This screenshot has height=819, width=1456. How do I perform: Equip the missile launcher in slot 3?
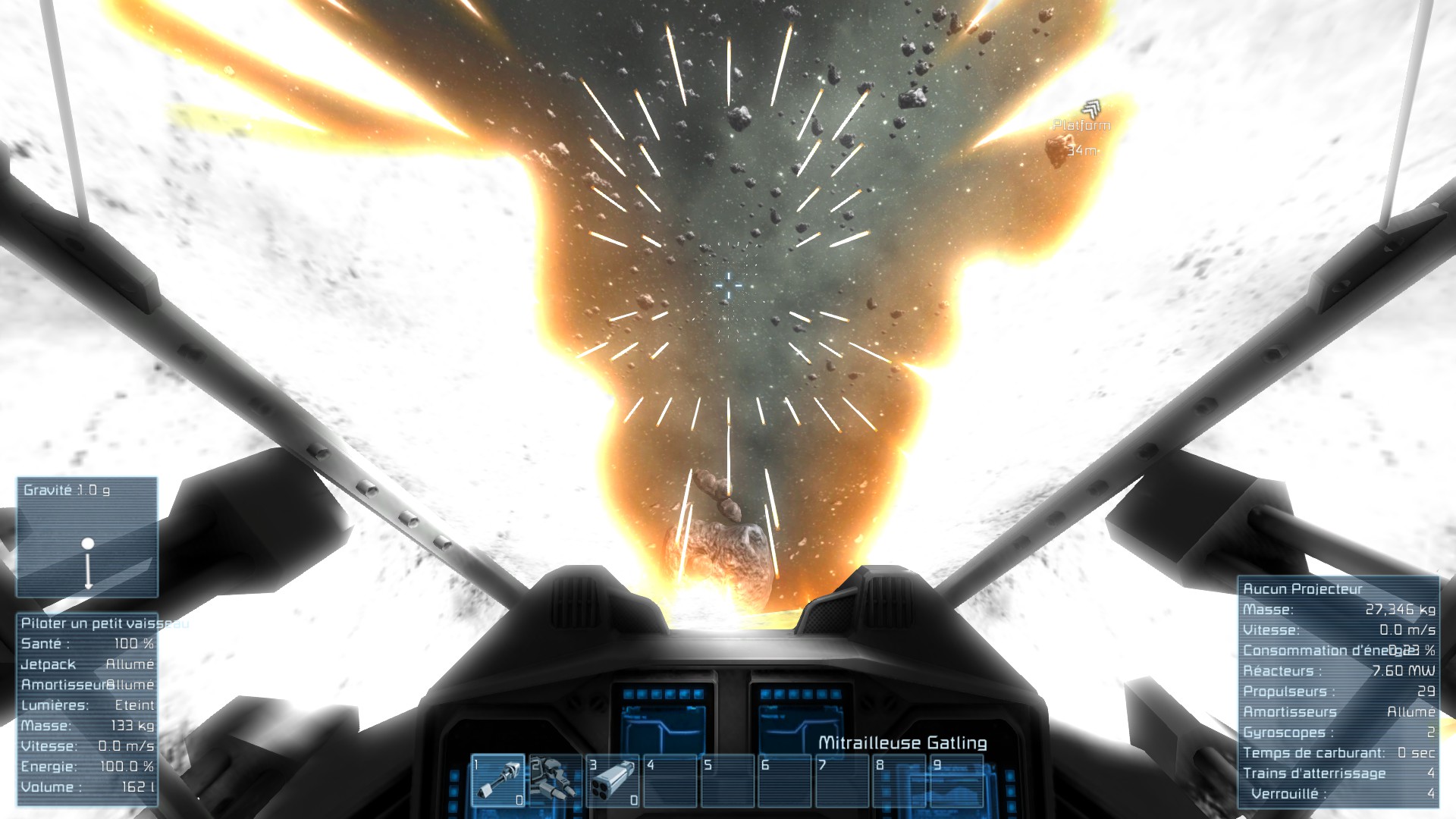coord(613,780)
